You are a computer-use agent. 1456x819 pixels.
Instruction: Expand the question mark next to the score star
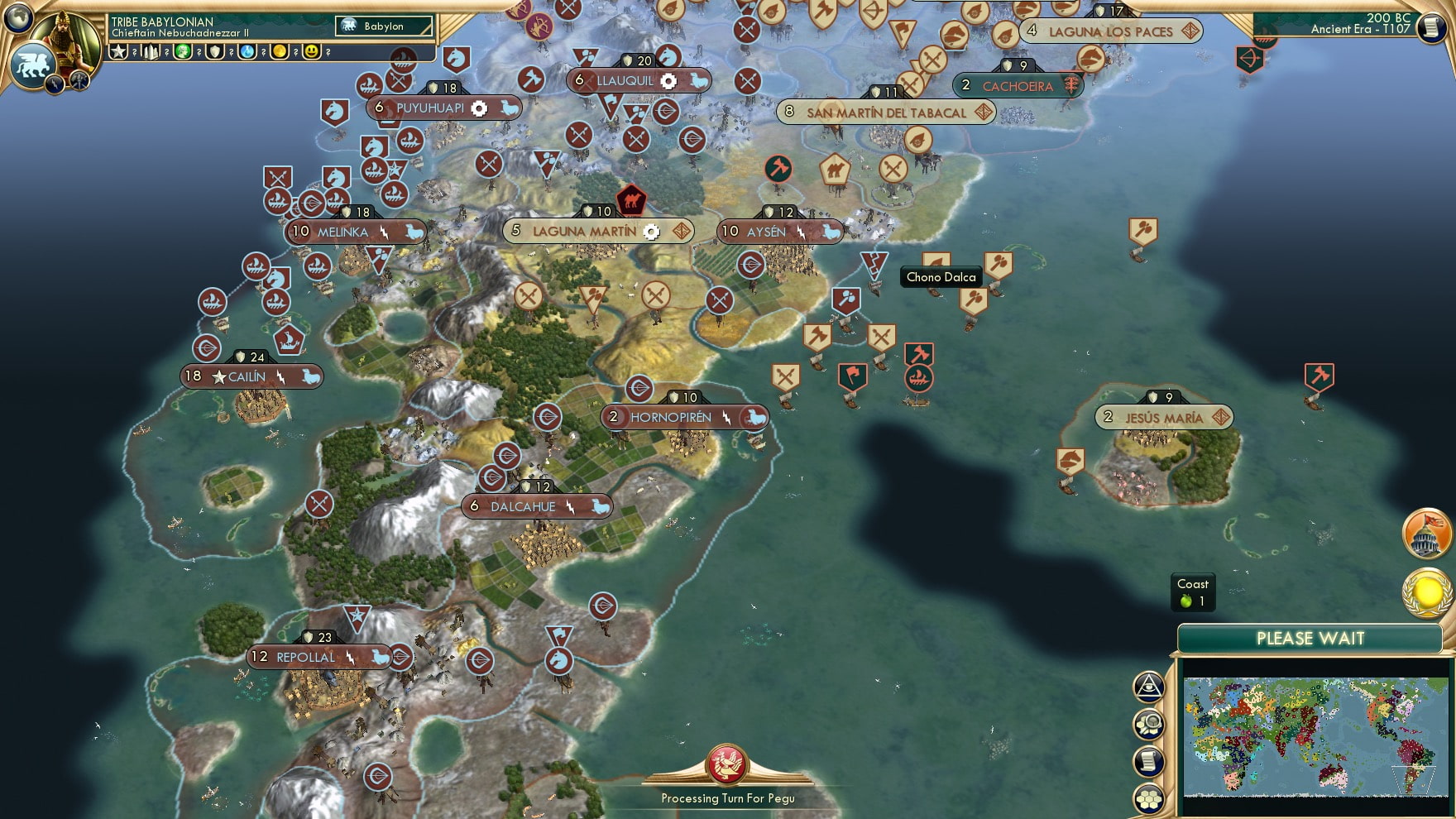click(134, 52)
